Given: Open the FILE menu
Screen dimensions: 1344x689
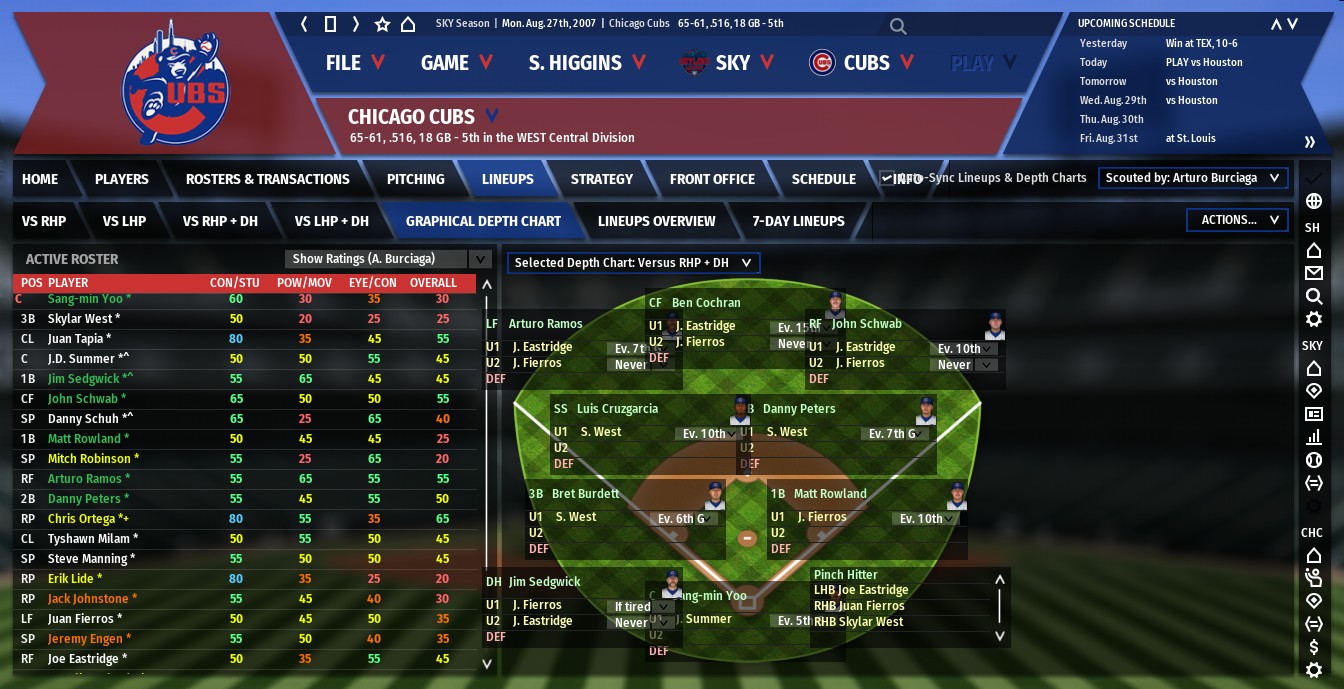Looking at the screenshot, I should tap(355, 63).
